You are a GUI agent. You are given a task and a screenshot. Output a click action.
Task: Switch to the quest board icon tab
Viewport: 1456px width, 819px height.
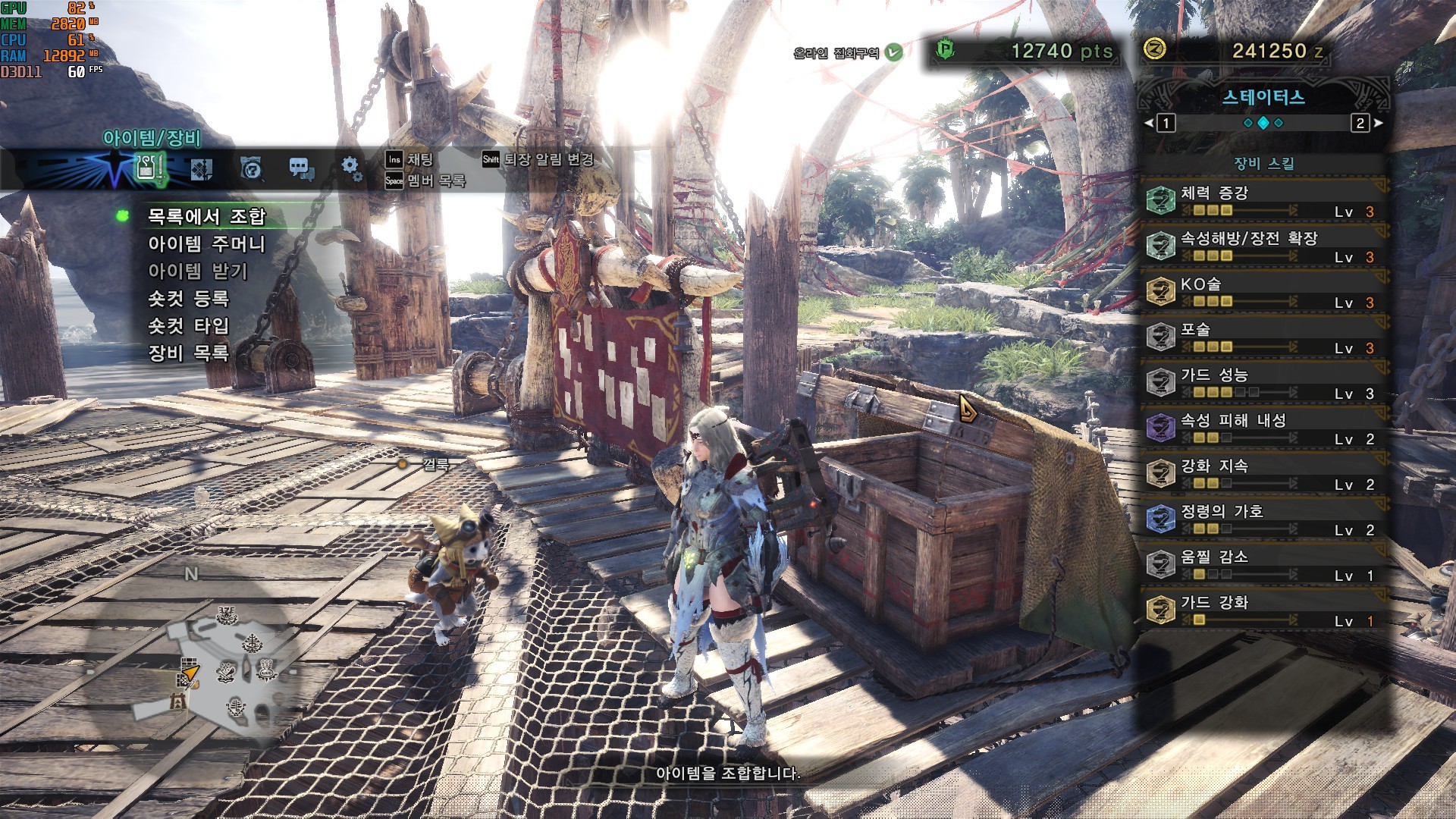(201, 168)
